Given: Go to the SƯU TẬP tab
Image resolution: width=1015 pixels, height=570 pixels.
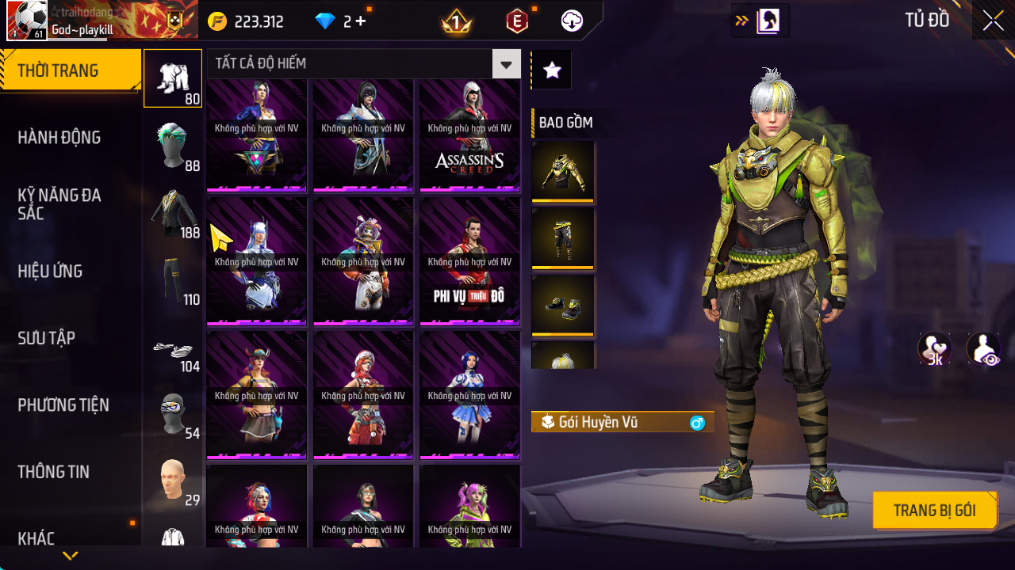Looking at the screenshot, I should (46, 338).
